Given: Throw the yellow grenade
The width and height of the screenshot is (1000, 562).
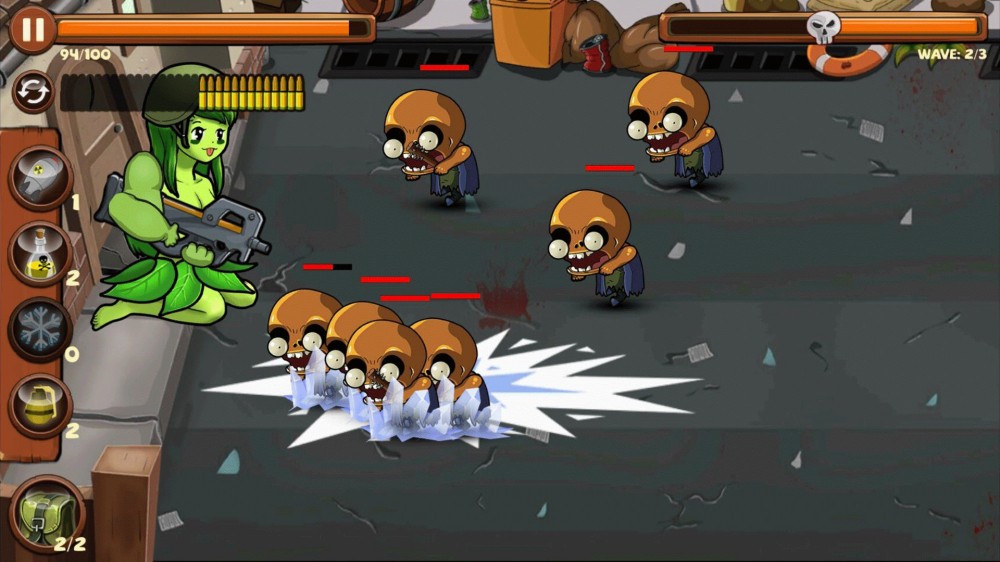Looking at the screenshot, I should coord(40,404).
